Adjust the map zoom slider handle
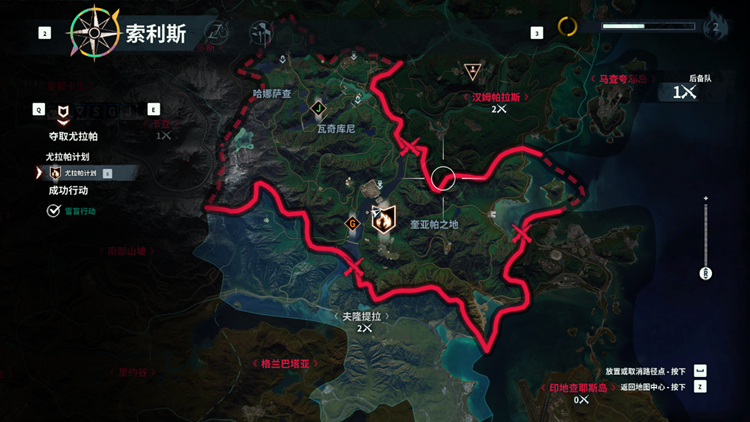Viewport: 750px width, 422px height. [x=706, y=272]
